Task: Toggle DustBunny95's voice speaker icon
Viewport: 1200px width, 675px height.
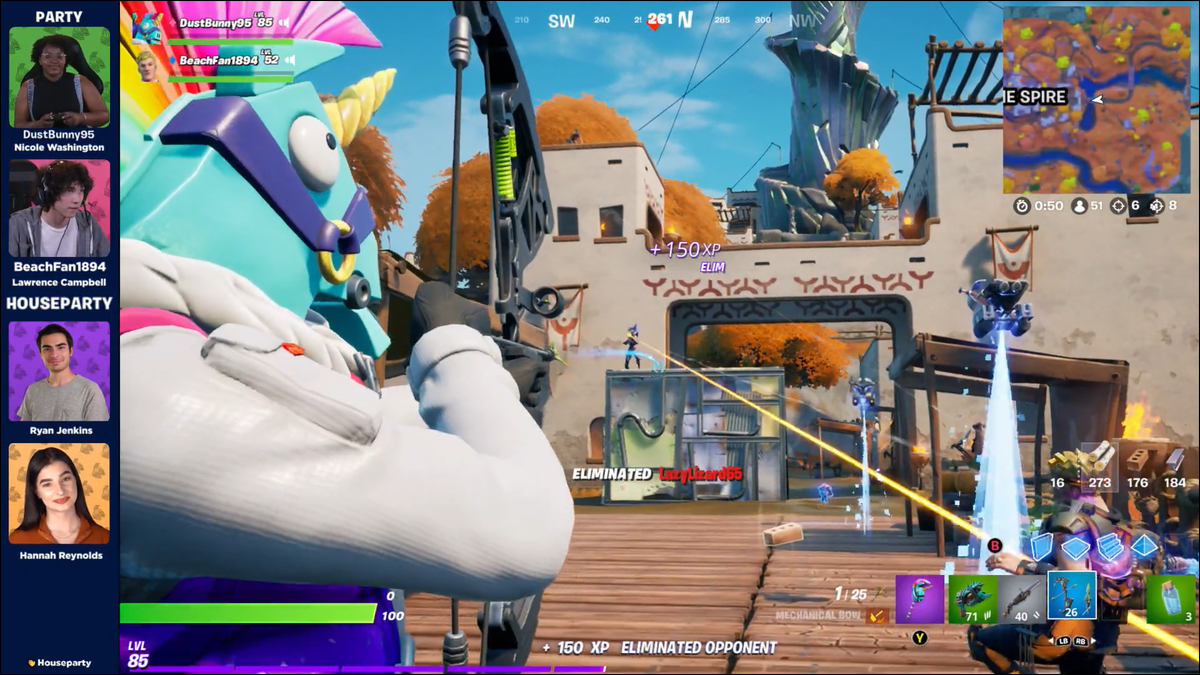Action: coord(284,22)
